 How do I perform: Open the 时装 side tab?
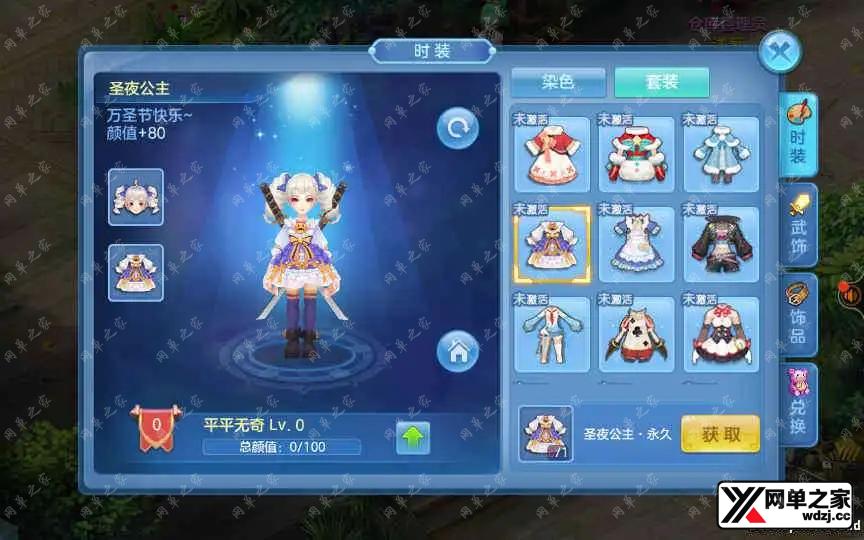[798, 134]
